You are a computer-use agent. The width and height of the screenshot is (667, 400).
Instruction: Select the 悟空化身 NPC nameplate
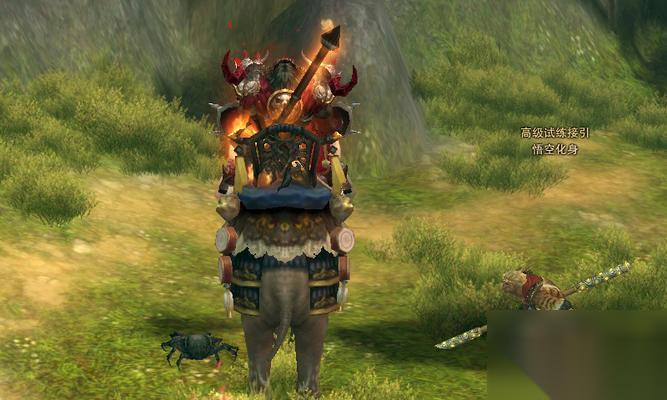(x=555, y=149)
